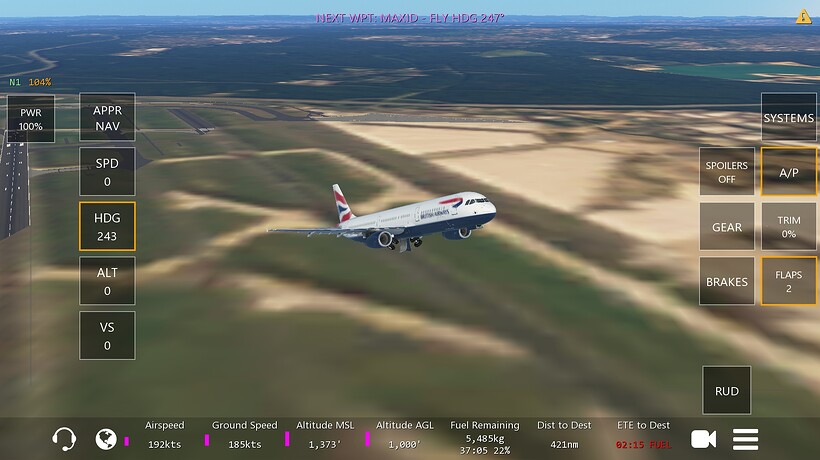Tap the RUD rudder control

click(x=727, y=391)
